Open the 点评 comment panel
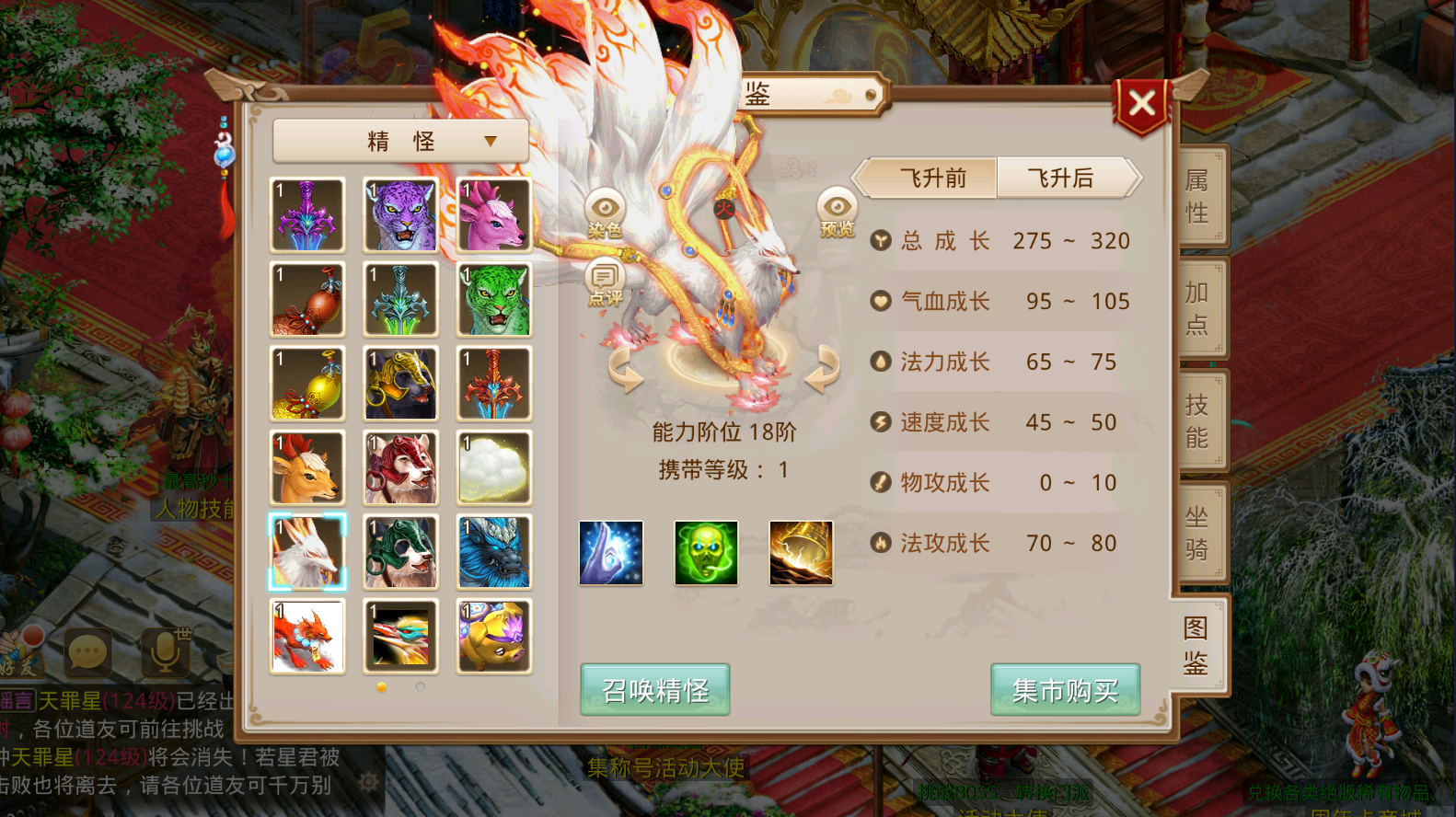1456x817 pixels. (606, 282)
